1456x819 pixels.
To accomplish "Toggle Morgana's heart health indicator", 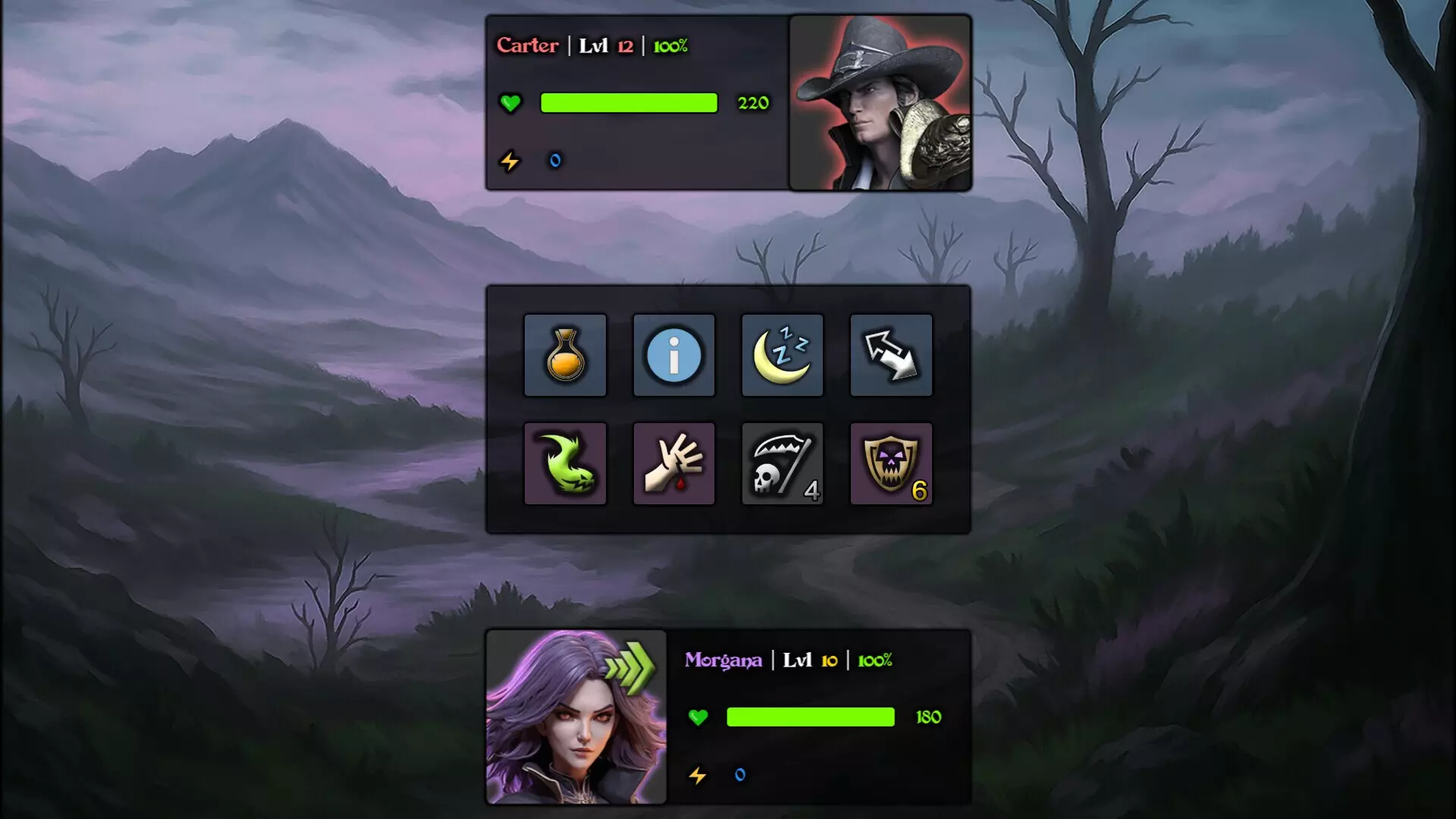I will (698, 717).
